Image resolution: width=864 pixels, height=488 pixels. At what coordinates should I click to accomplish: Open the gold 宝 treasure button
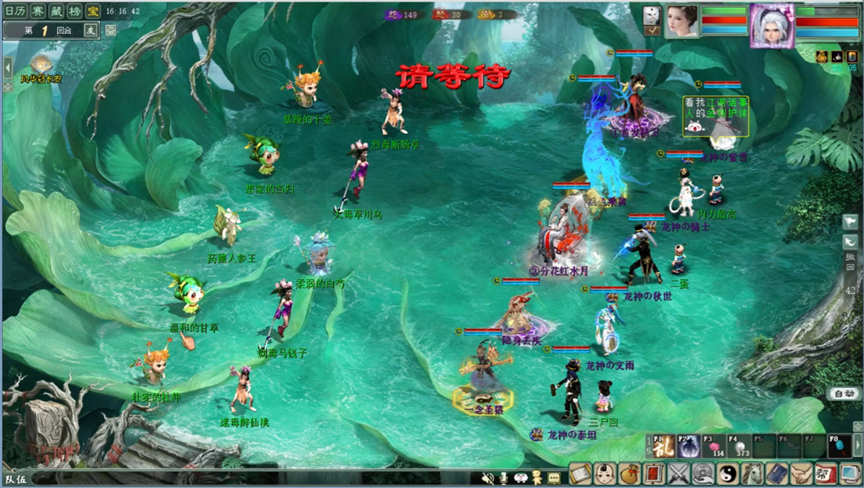(x=92, y=10)
